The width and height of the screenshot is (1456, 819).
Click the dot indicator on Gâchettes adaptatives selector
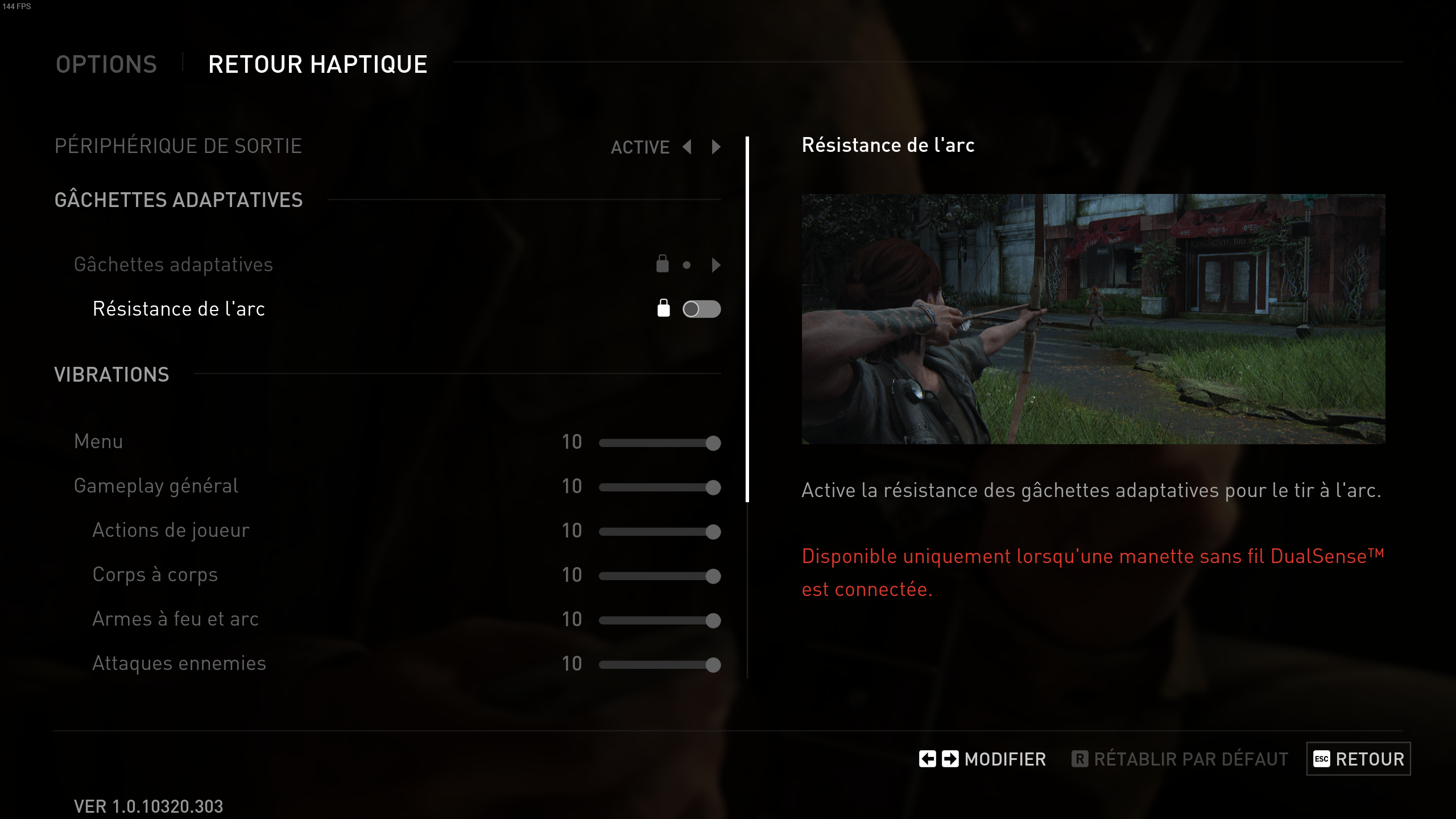click(687, 265)
